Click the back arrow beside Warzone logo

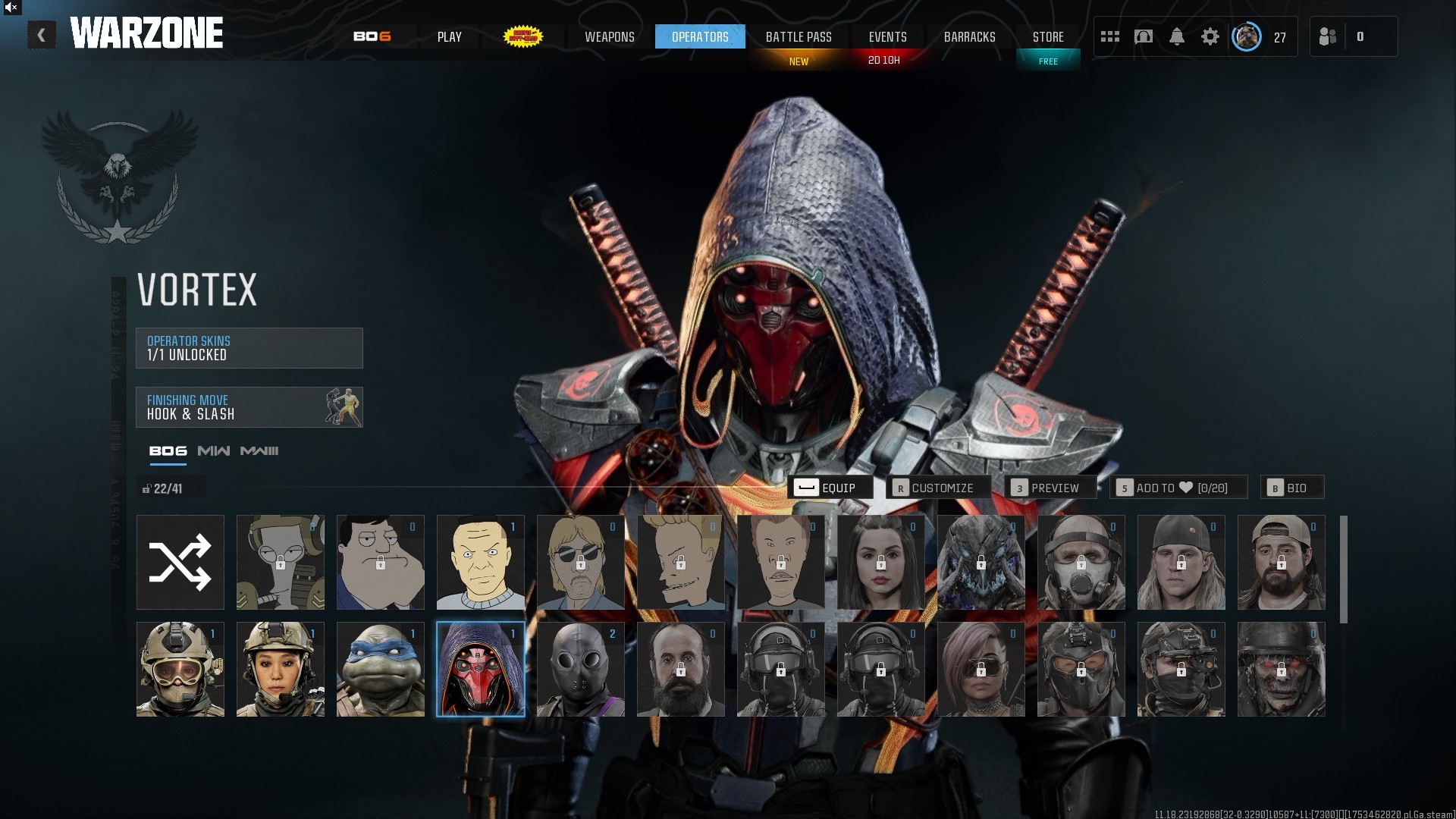(42, 35)
